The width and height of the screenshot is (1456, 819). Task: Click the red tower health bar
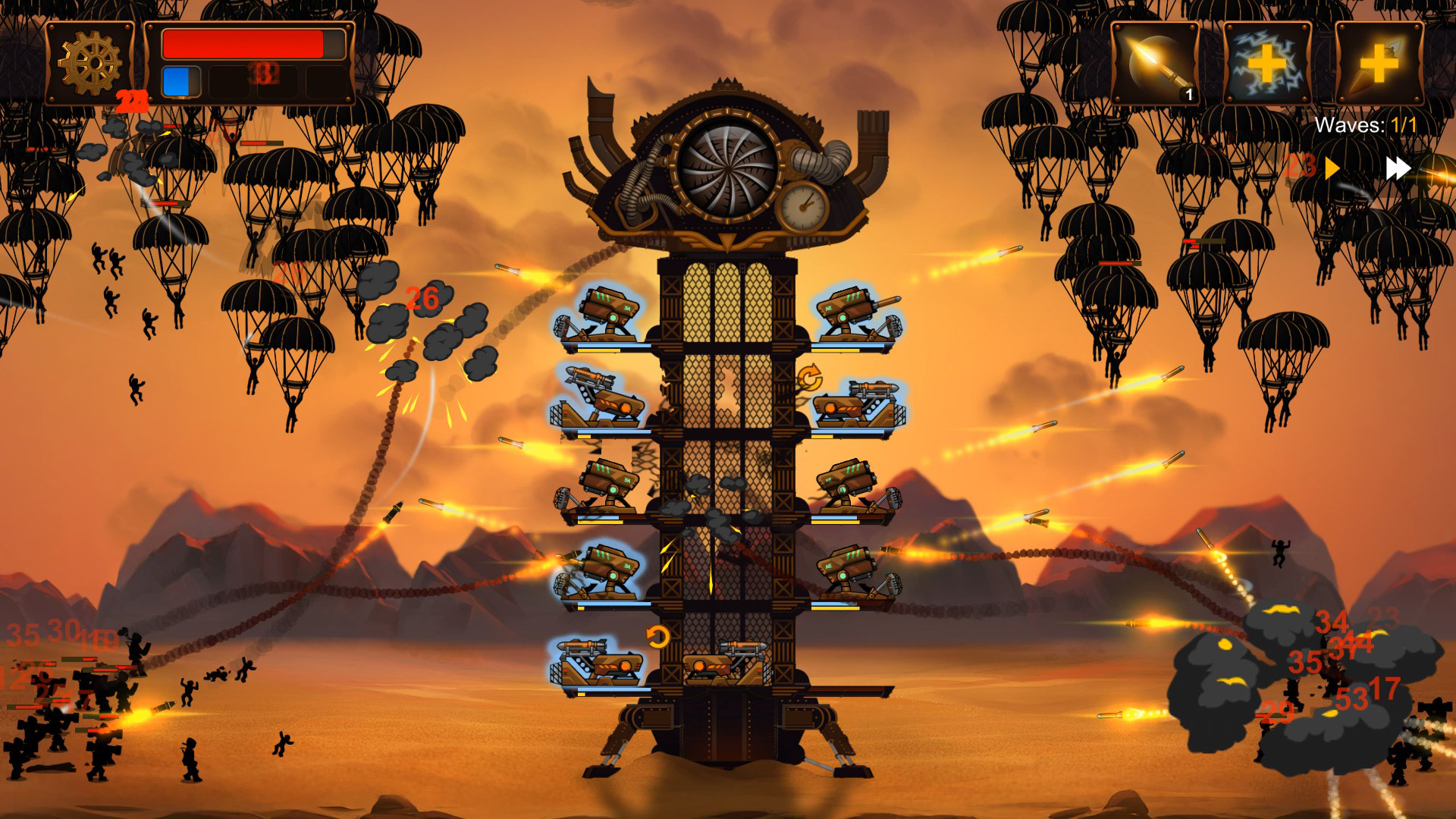click(x=250, y=45)
